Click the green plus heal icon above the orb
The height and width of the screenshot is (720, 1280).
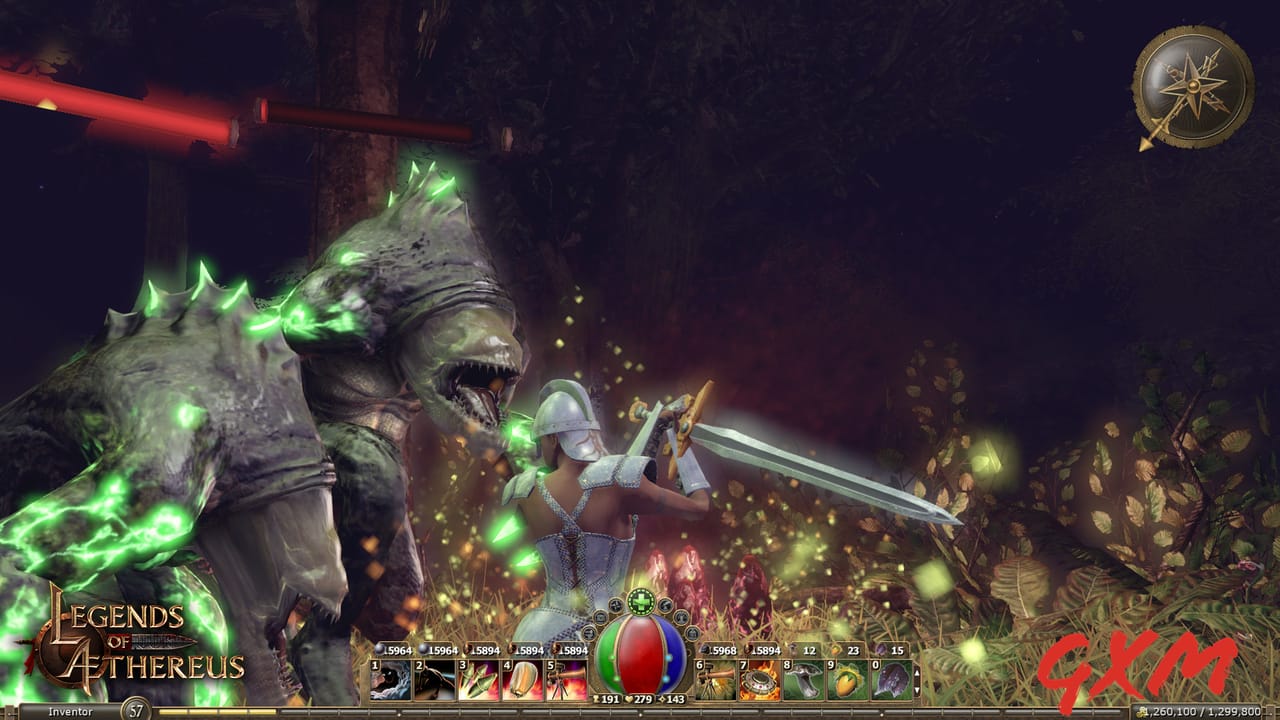[x=639, y=602]
